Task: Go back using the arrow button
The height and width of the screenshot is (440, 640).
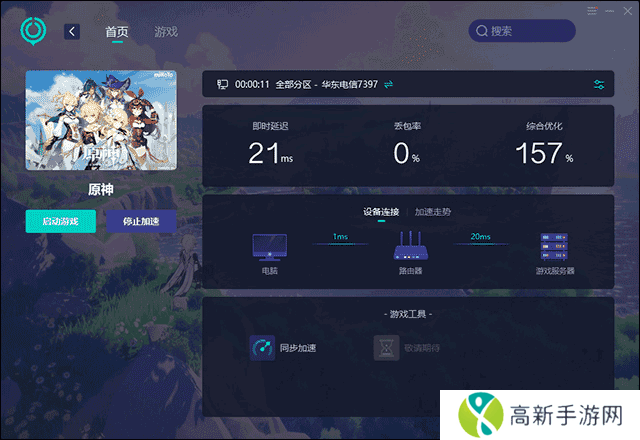Action: point(72,31)
